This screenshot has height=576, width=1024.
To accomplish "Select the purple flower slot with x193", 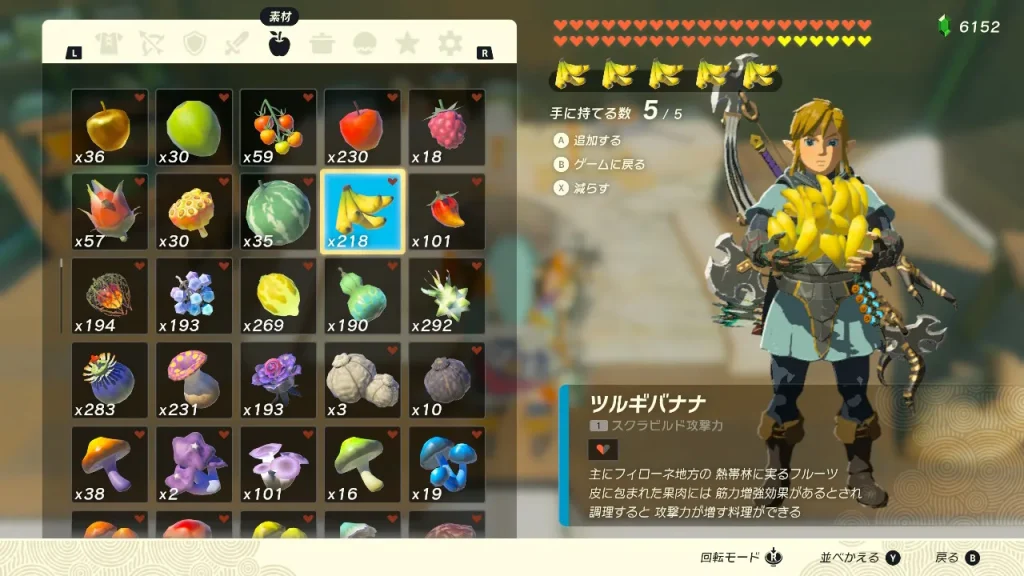I will [x=278, y=380].
